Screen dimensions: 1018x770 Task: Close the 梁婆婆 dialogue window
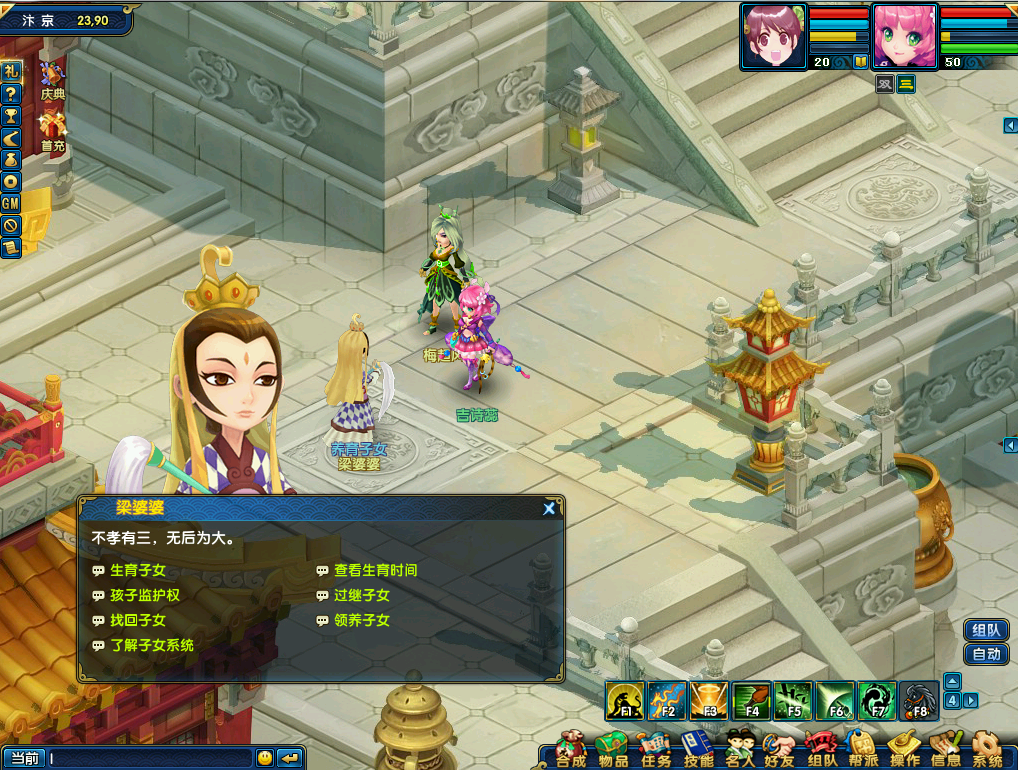click(549, 509)
